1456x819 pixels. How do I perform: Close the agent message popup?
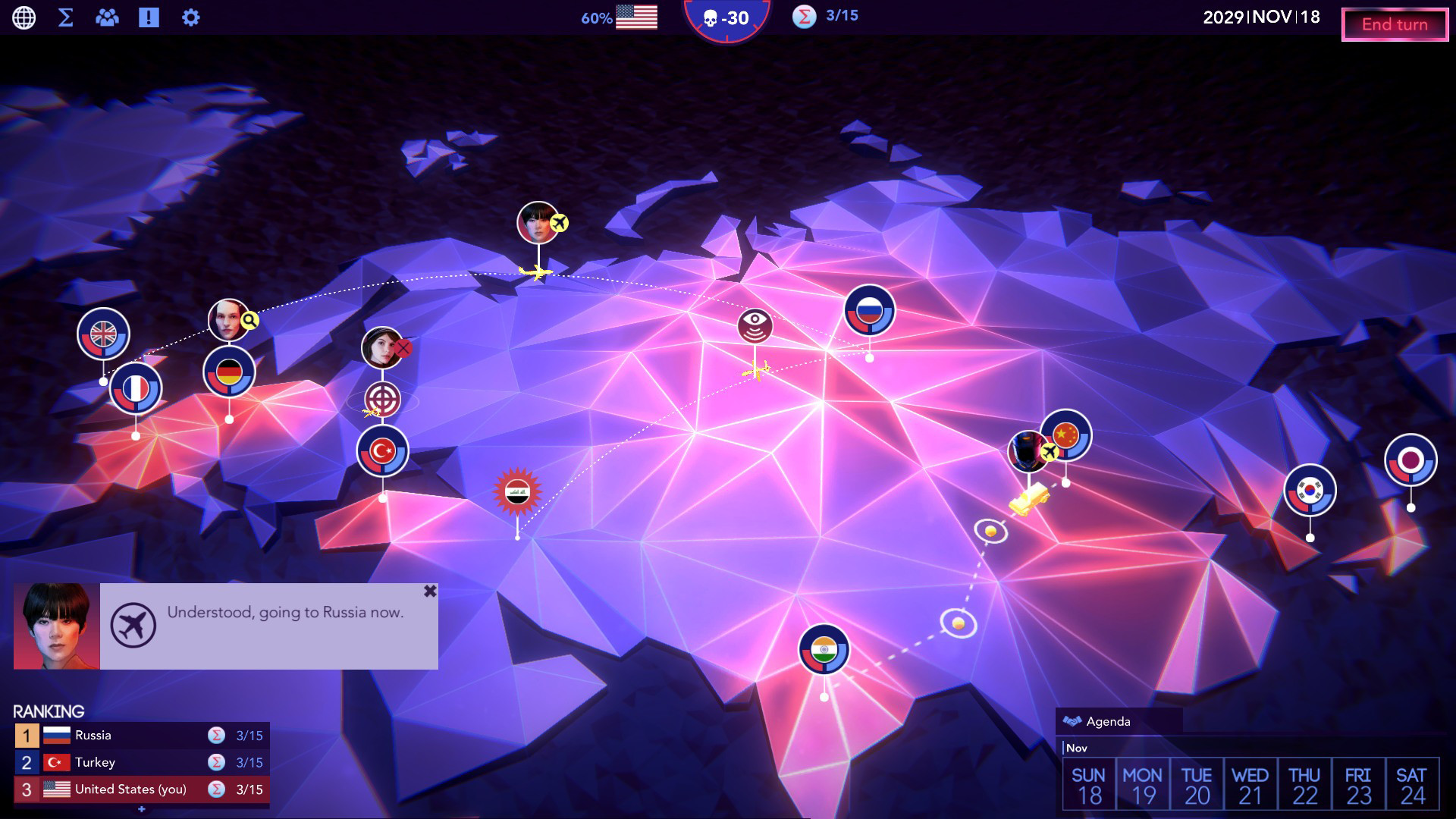pos(430,591)
